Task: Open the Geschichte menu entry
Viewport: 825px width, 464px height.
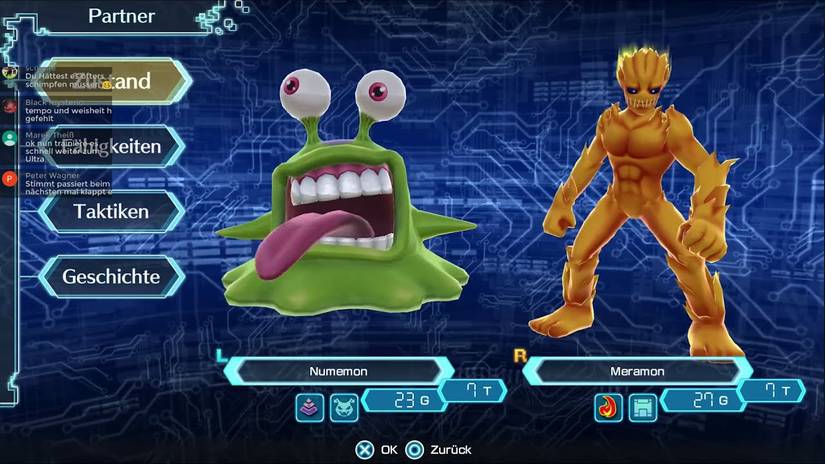Action: tap(111, 276)
